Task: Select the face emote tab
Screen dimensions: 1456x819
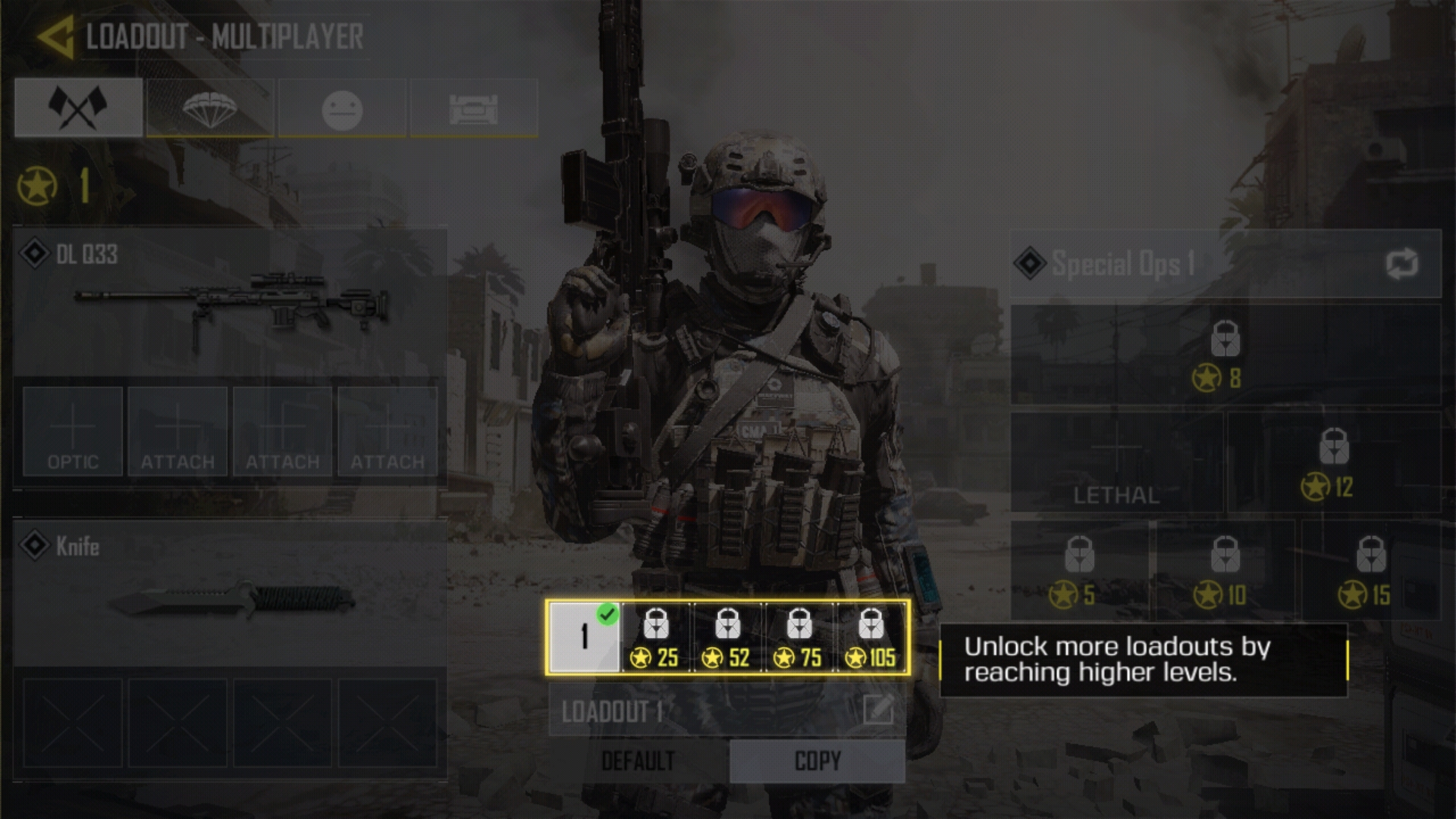Action: click(x=342, y=108)
